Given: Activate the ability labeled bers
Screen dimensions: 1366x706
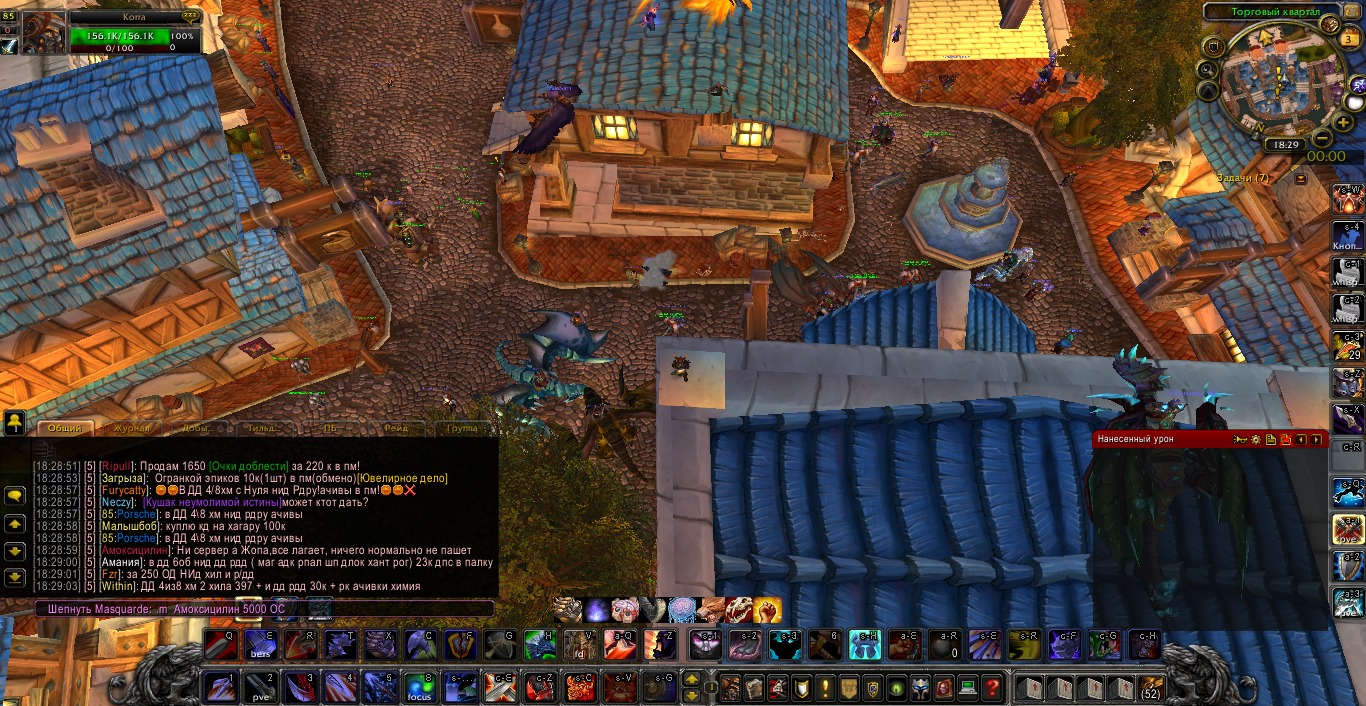Looking at the screenshot, I should [x=262, y=645].
